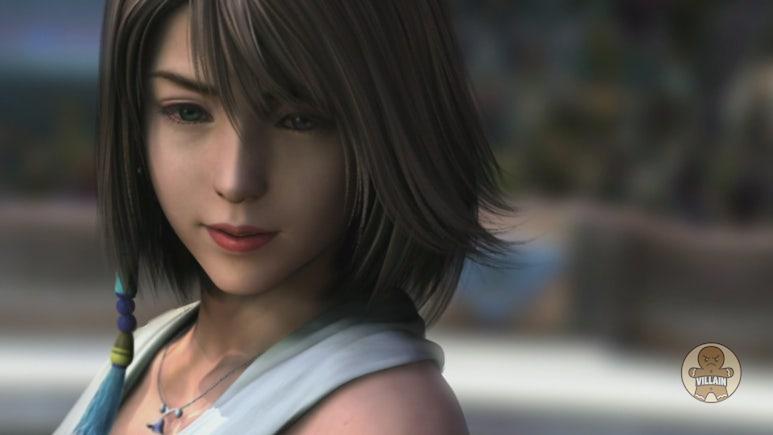This screenshot has width=773, height=435.
Task: Click the Villain gingerbread channel watermark
Action: pyautogui.click(x=711, y=373)
